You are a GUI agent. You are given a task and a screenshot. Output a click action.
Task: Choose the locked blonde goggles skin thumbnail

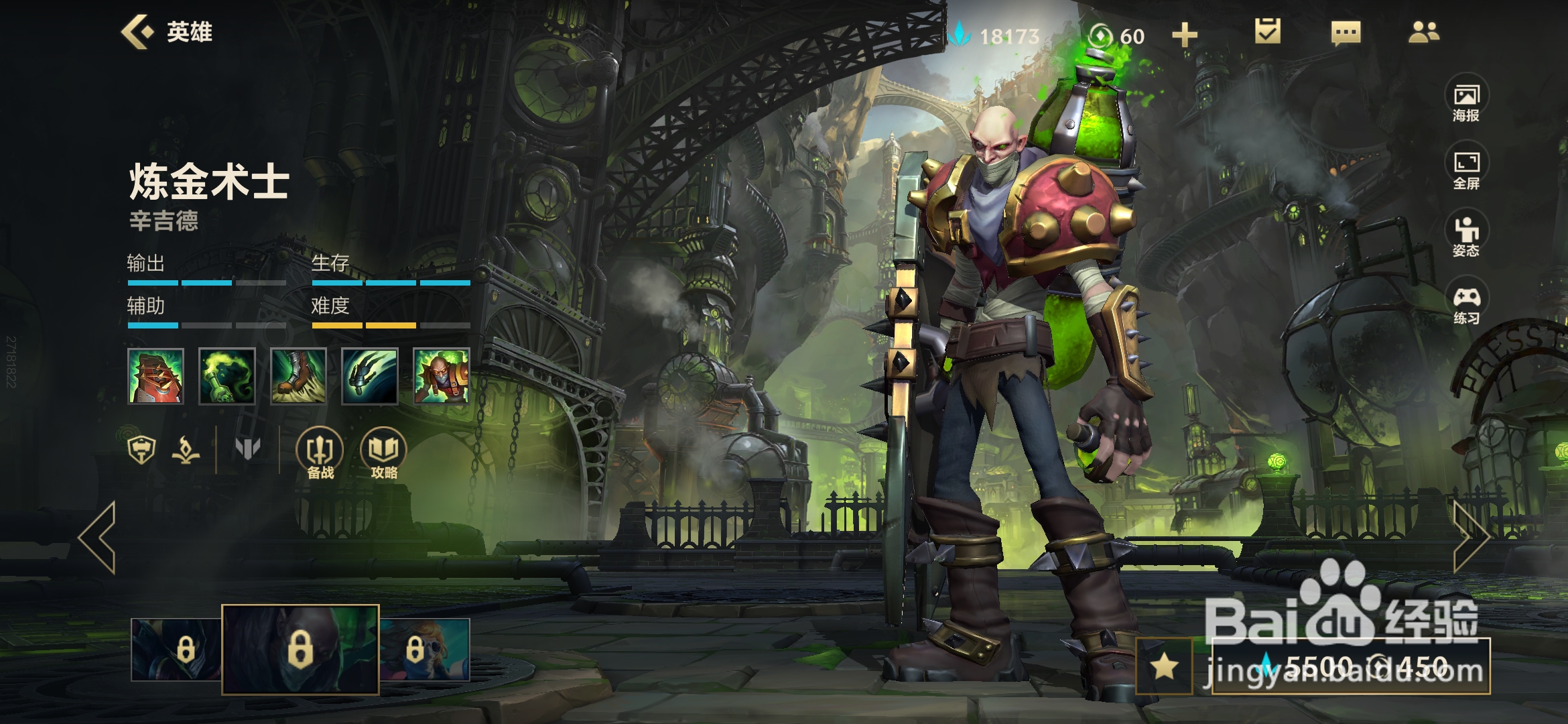[x=425, y=650]
